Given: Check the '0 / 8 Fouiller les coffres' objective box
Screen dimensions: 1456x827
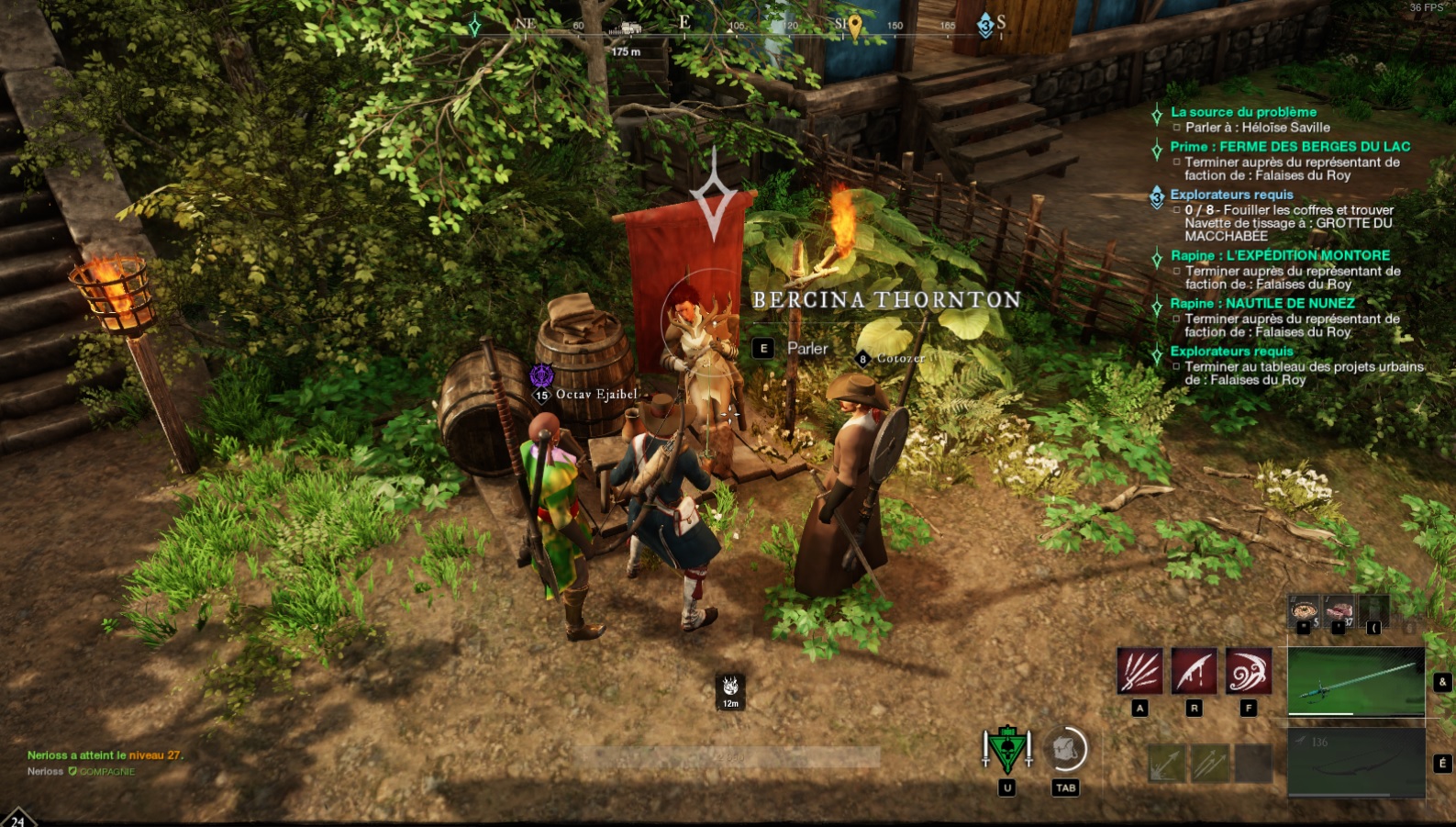Looking at the screenshot, I should (1180, 210).
